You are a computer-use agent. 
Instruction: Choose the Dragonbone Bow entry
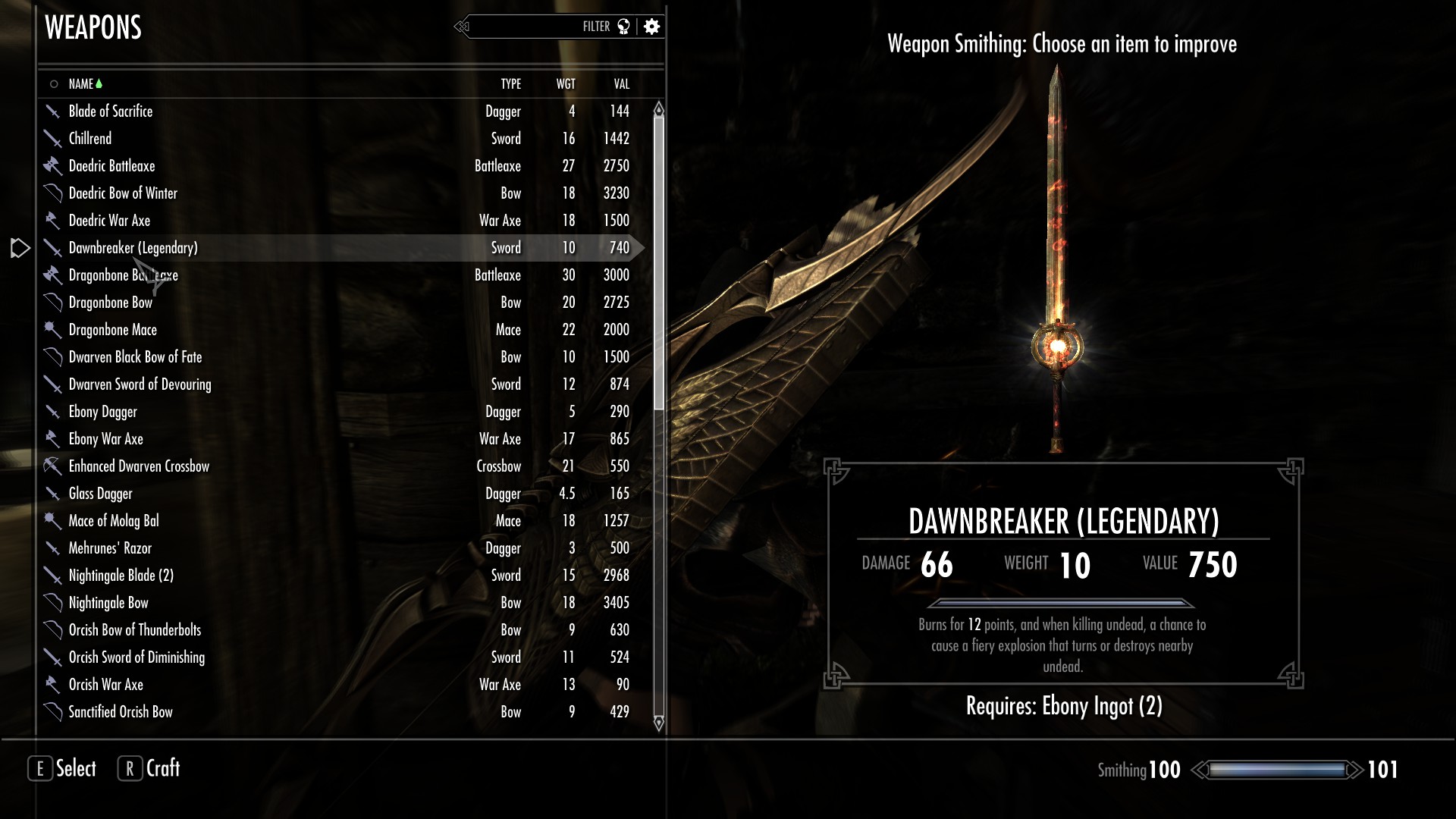click(x=111, y=303)
